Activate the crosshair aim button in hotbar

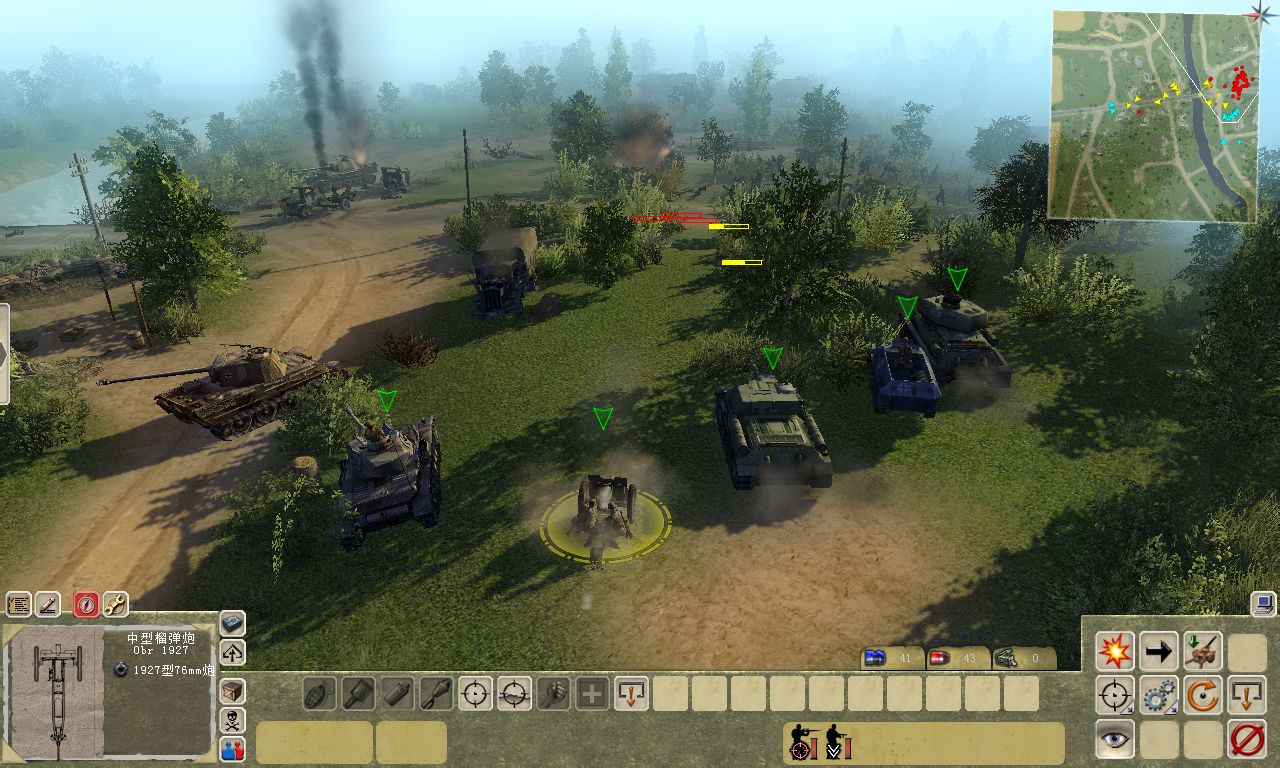point(475,693)
